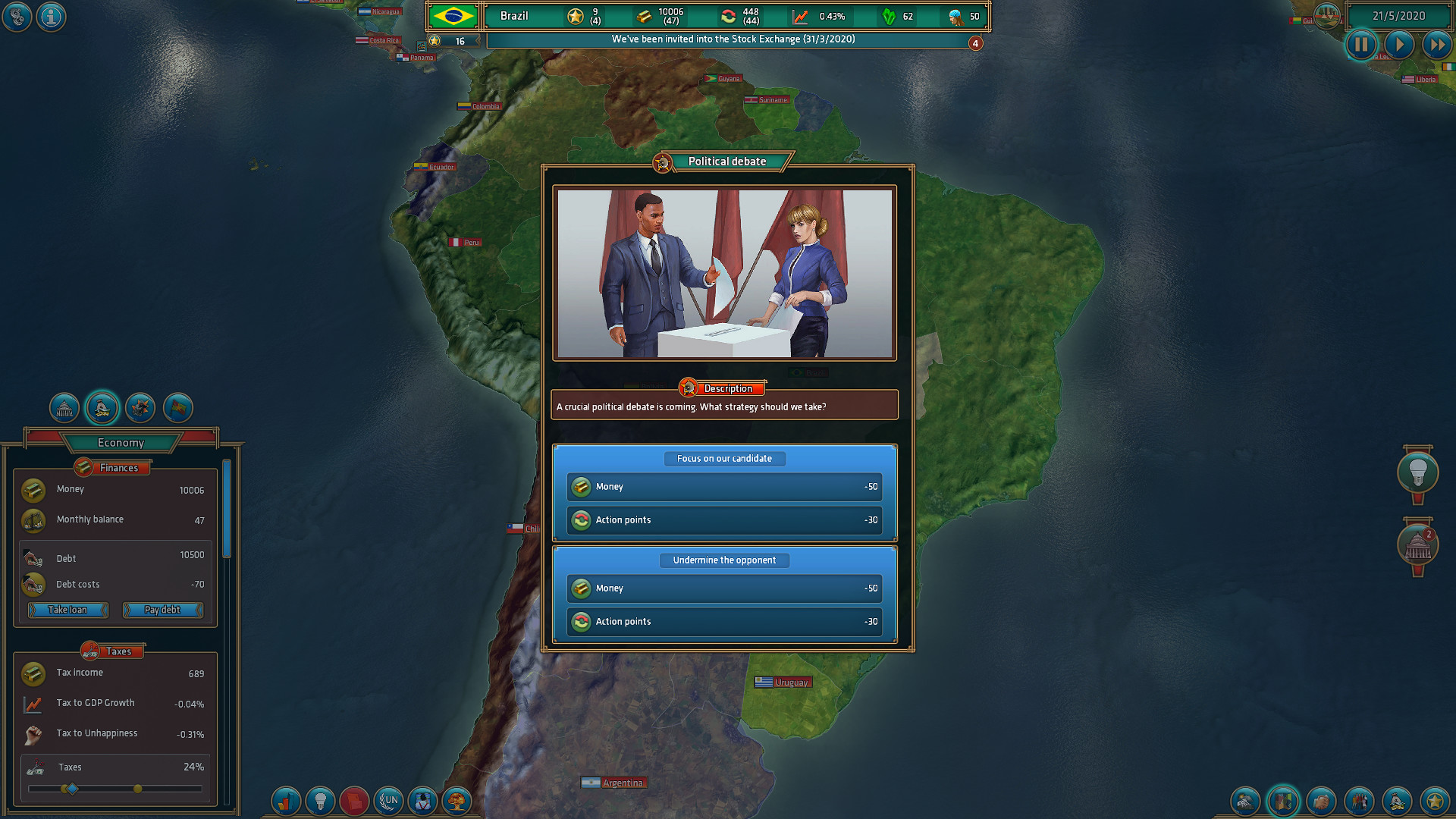Open the nuclear warfare mushroom cloud panel
Image resolution: width=1456 pixels, height=819 pixels.
[457, 801]
